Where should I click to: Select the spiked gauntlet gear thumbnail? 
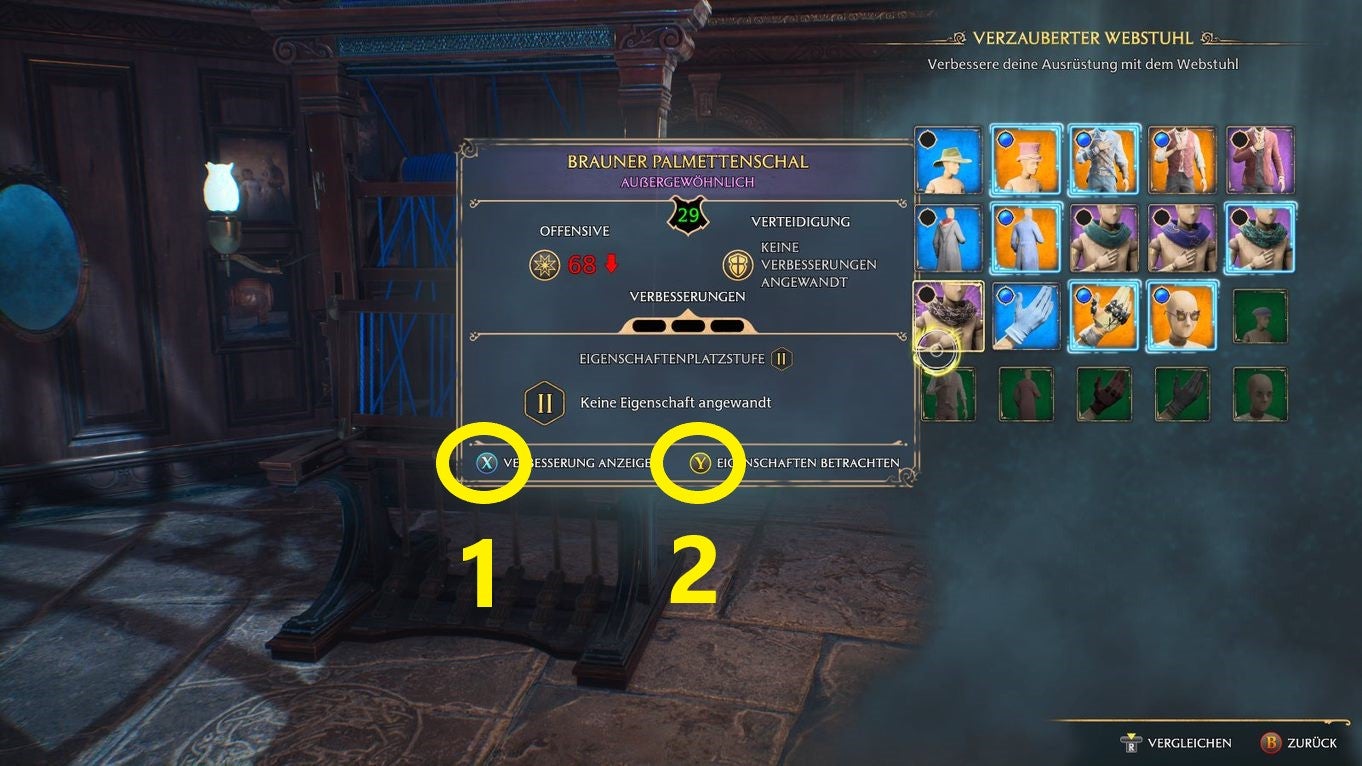pyautogui.click(x=1104, y=316)
